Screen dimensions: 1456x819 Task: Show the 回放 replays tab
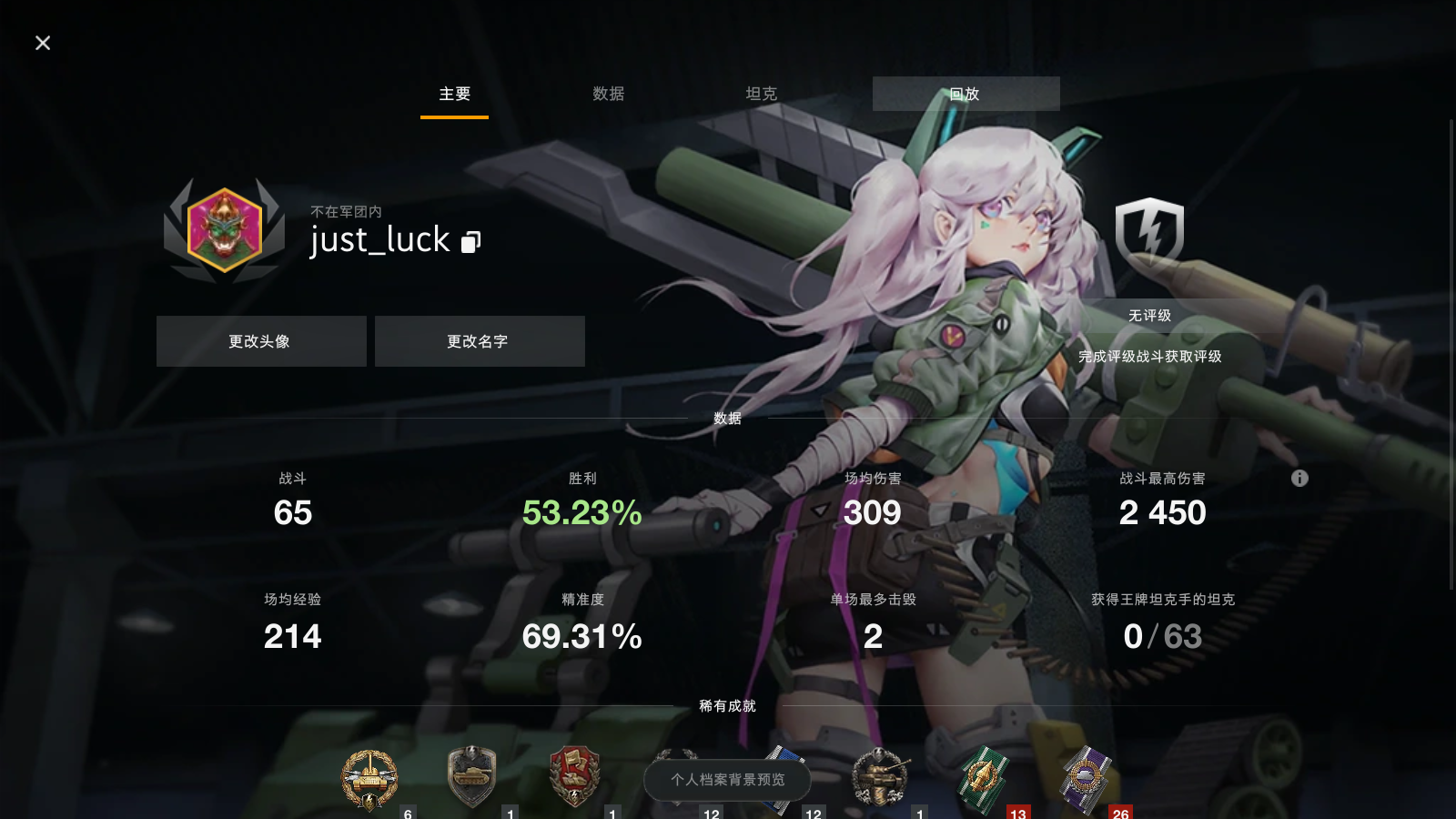pyautogui.click(x=966, y=94)
